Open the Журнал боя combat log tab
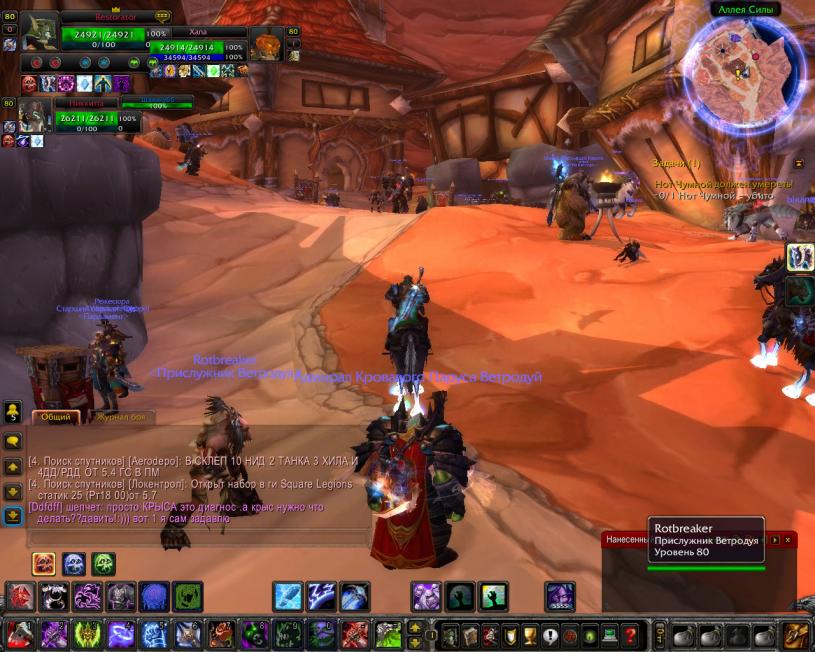Viewport: 815px width, 652px height. 126,417
